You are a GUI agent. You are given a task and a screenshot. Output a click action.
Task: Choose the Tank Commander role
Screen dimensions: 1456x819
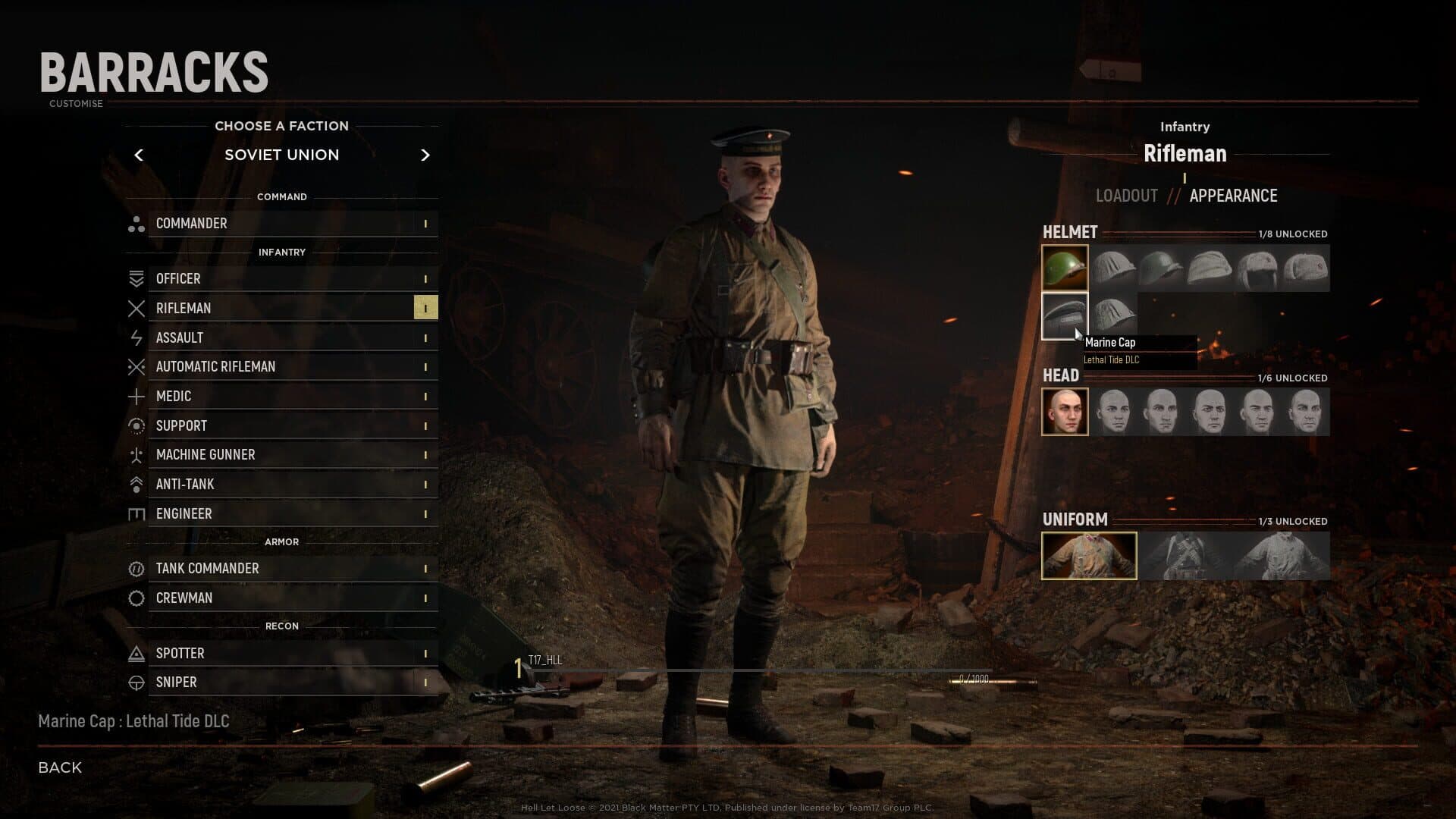[x=282, y=569]
